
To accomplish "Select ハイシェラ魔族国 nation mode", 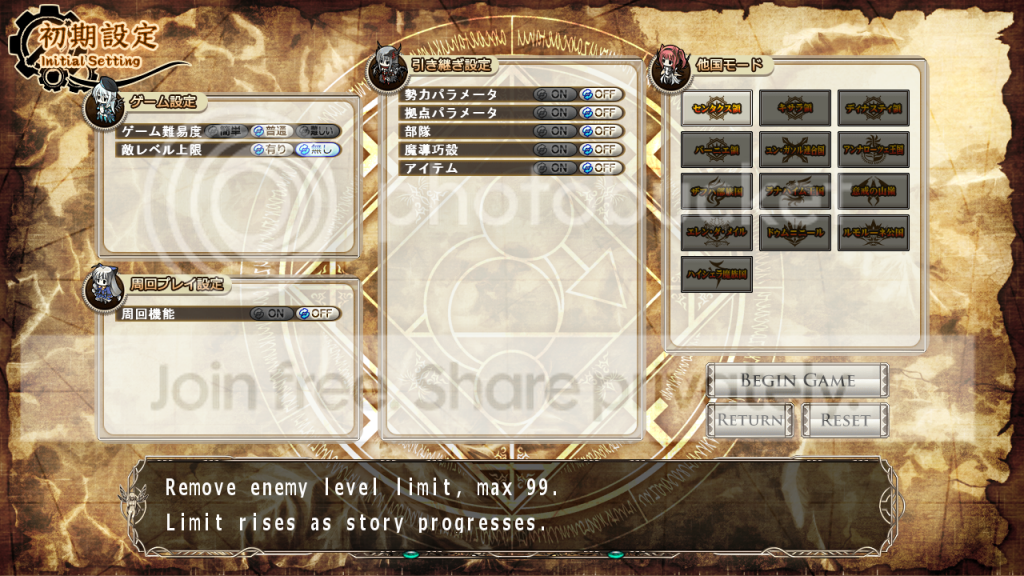I will click(x=717, y=274).
